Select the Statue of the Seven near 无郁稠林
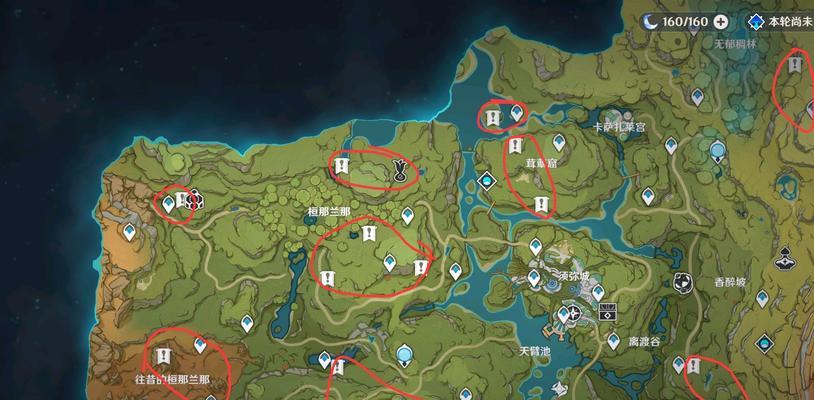Viewport: 814px width, 400px height. coord(717,152)
